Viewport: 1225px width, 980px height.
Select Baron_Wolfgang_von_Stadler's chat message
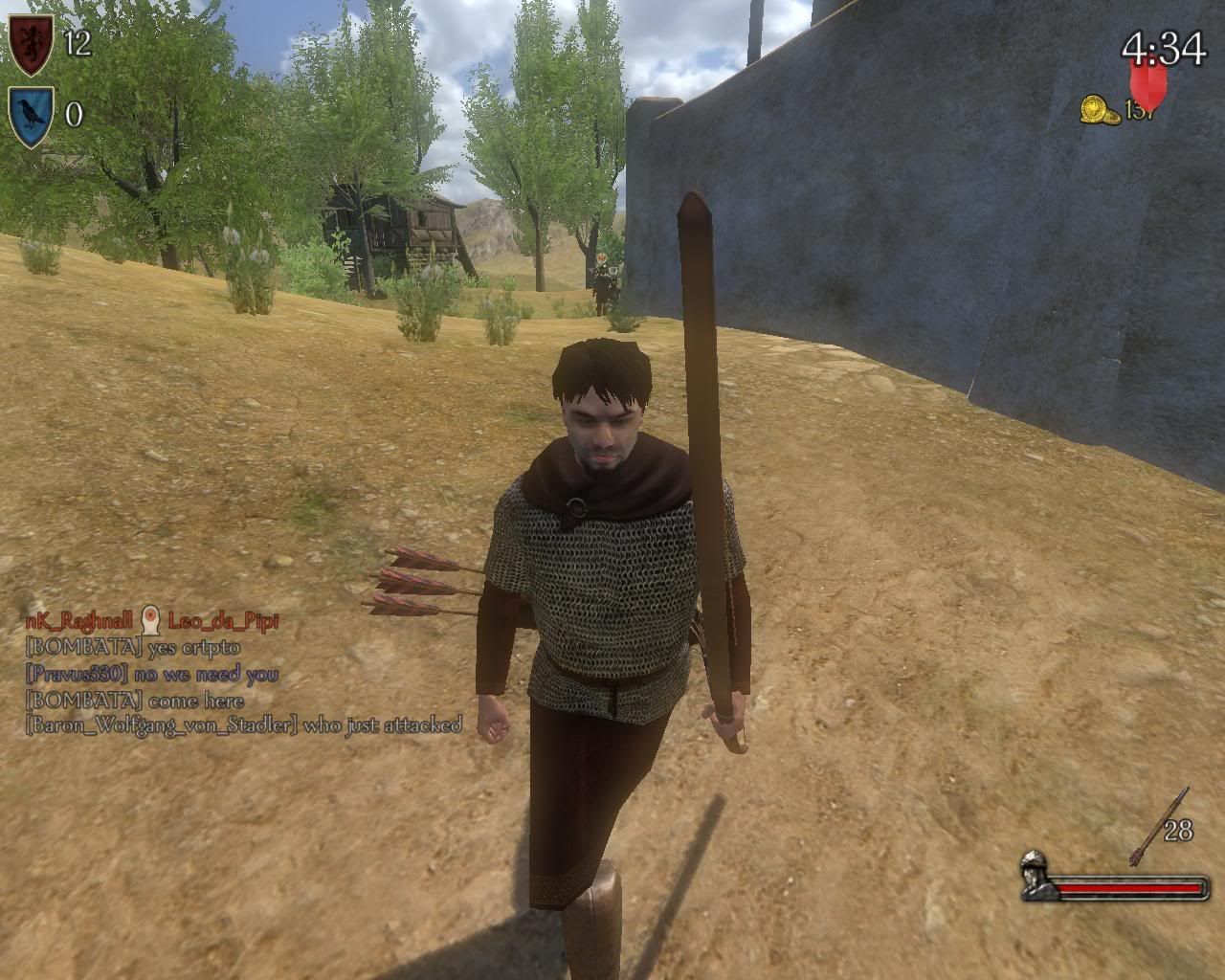pyautogui.click(x=244, y=724)
